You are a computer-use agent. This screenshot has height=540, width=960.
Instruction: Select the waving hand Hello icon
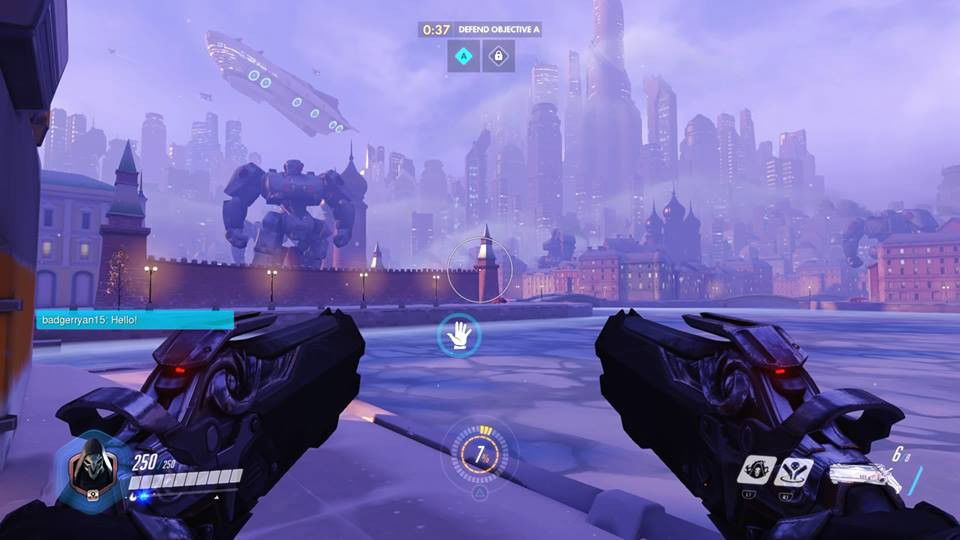coord(459,335)
